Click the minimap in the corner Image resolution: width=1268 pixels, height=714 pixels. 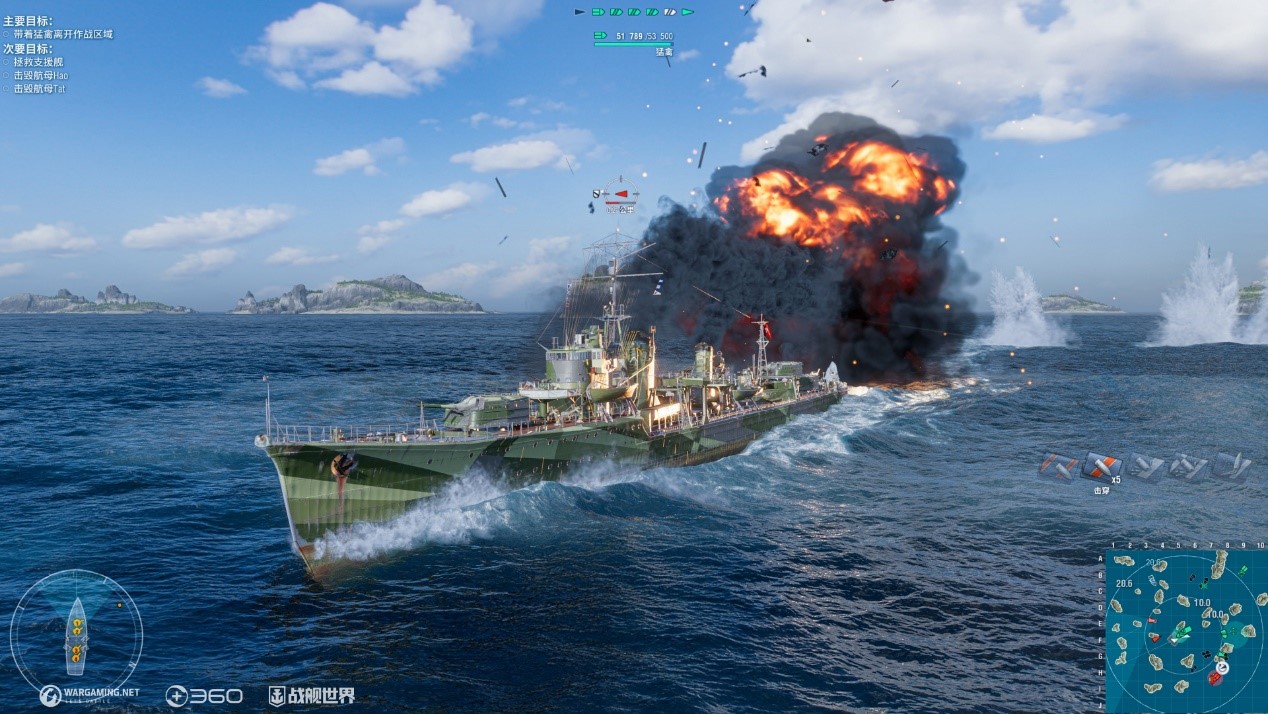click(1186, 628)
